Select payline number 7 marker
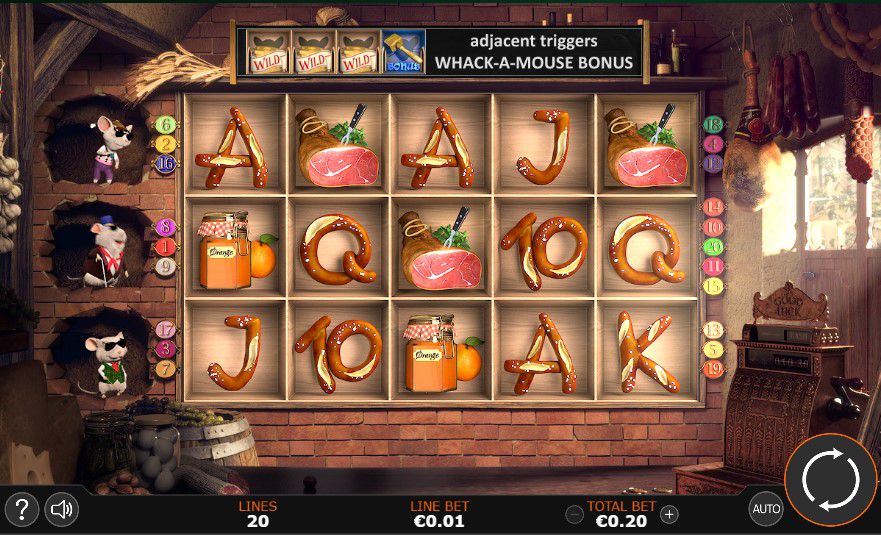Screen dimensions: 881x535 (x=165, y=368)
